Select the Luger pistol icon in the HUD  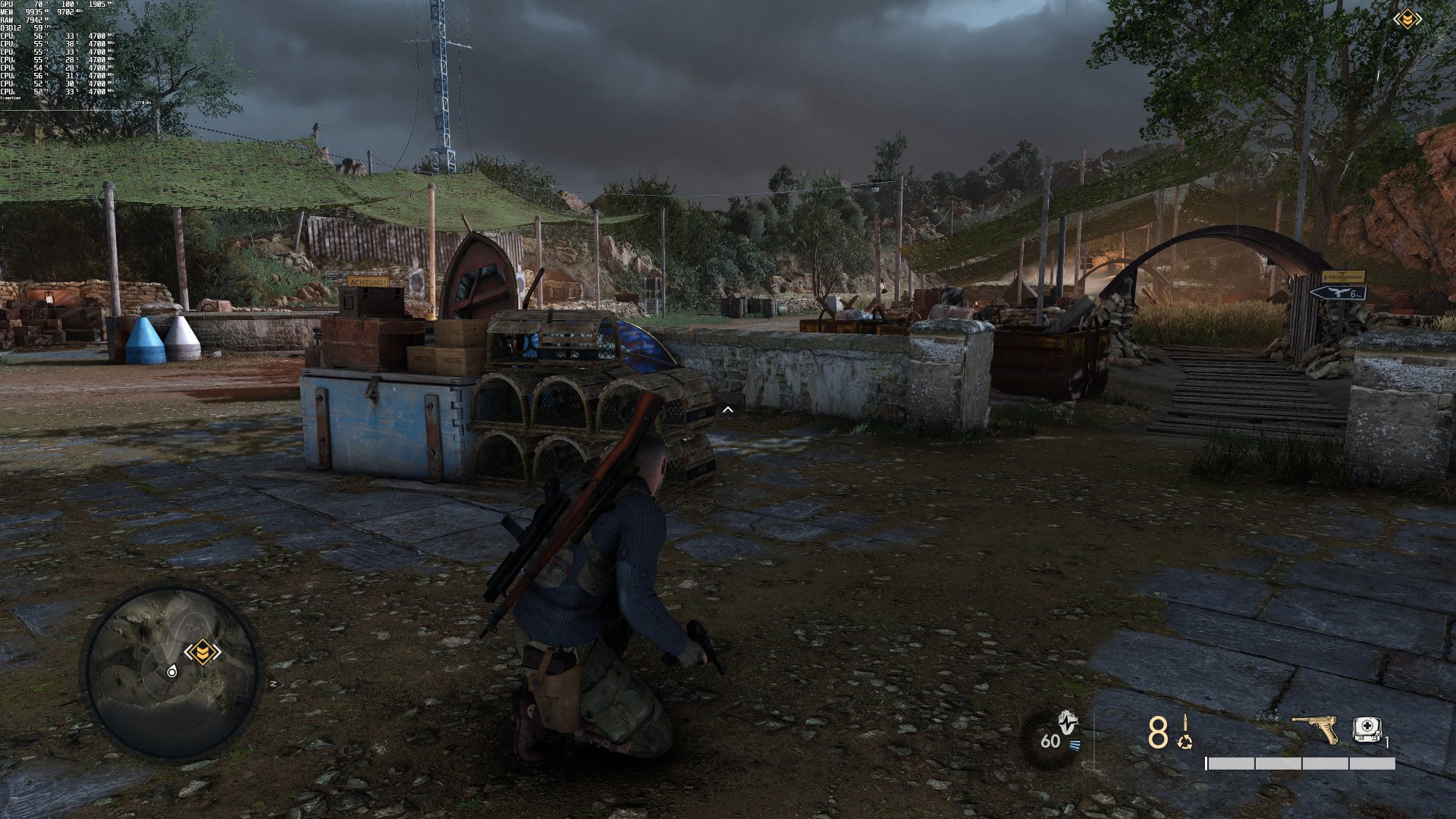(1316, 728)
